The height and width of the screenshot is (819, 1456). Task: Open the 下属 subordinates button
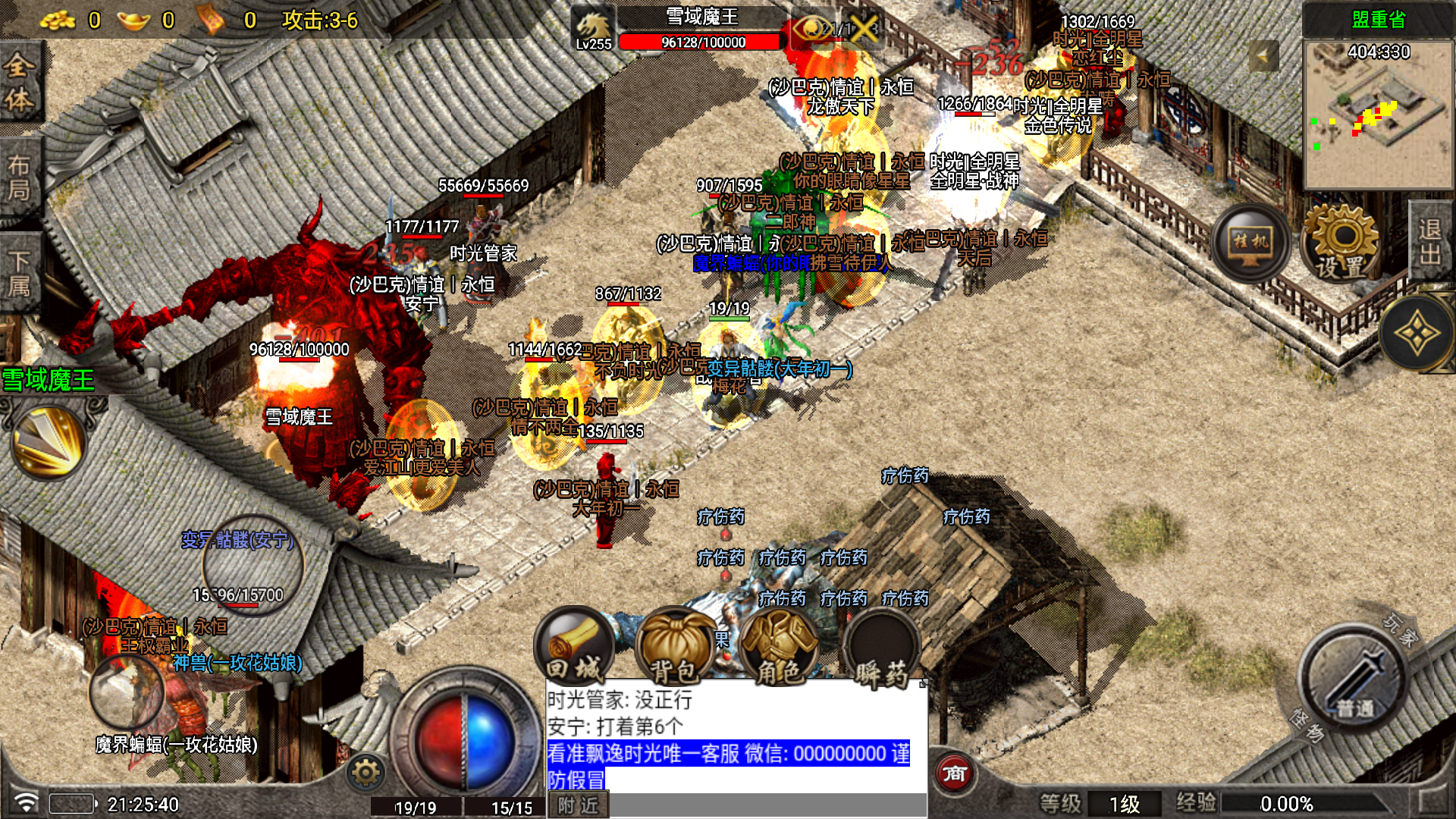pyautogui.click(x=19, y=273)
